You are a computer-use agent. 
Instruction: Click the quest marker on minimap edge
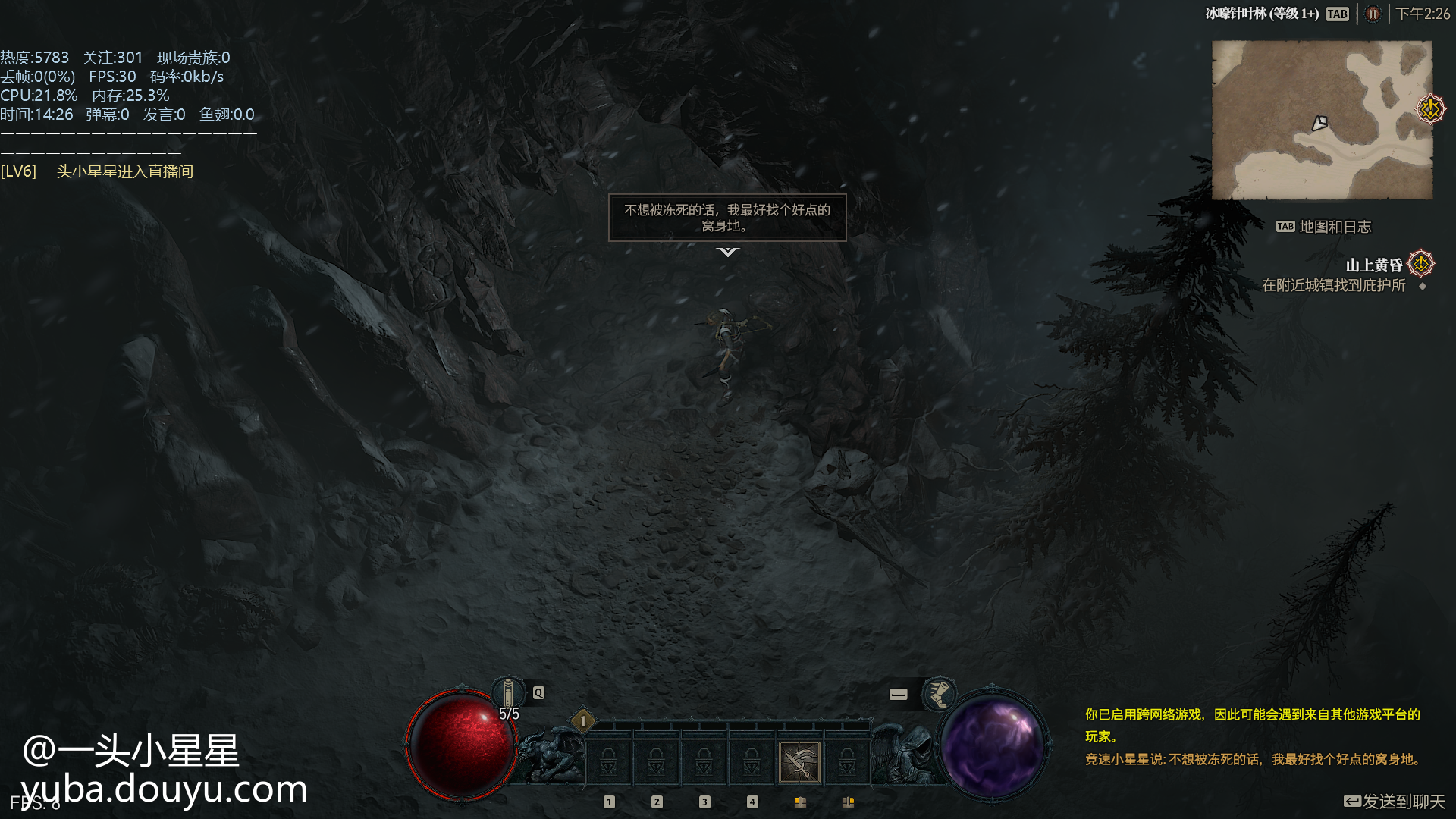1430,108
